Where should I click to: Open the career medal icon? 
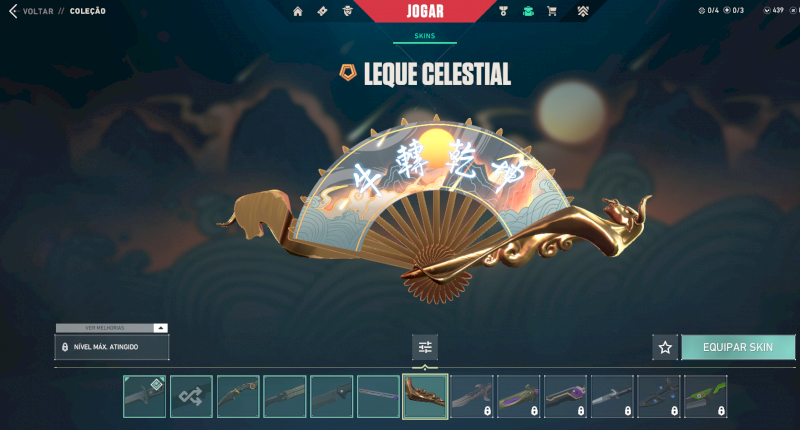click(503, 11)
